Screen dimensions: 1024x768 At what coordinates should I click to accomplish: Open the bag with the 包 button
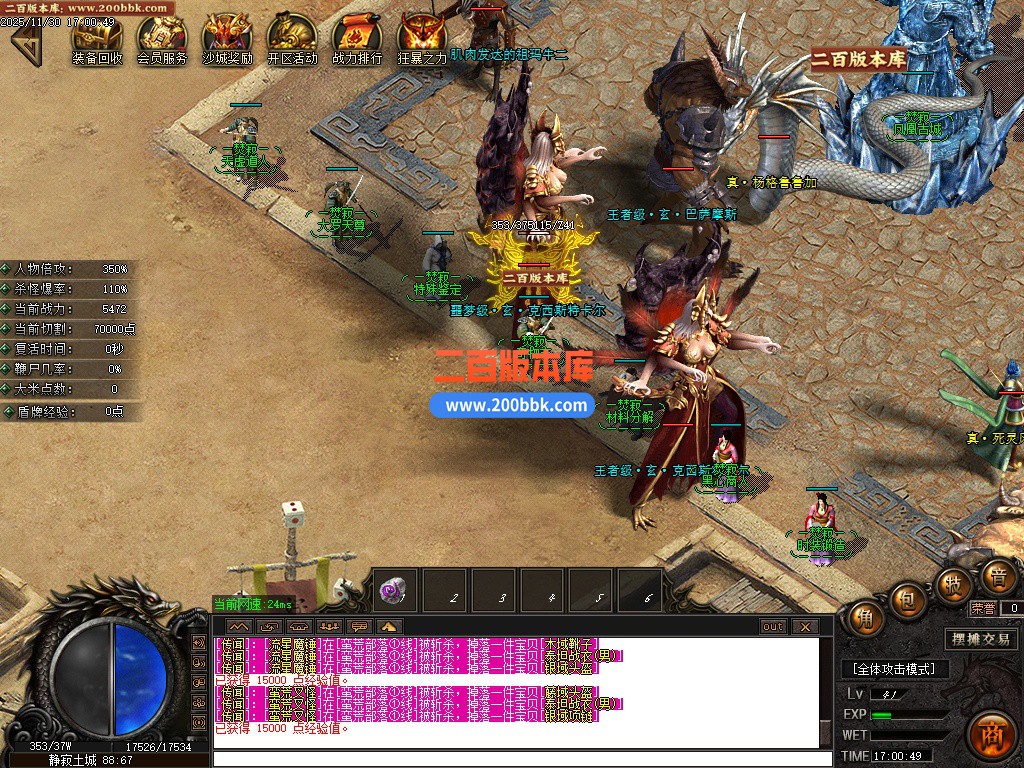point(908,599)
